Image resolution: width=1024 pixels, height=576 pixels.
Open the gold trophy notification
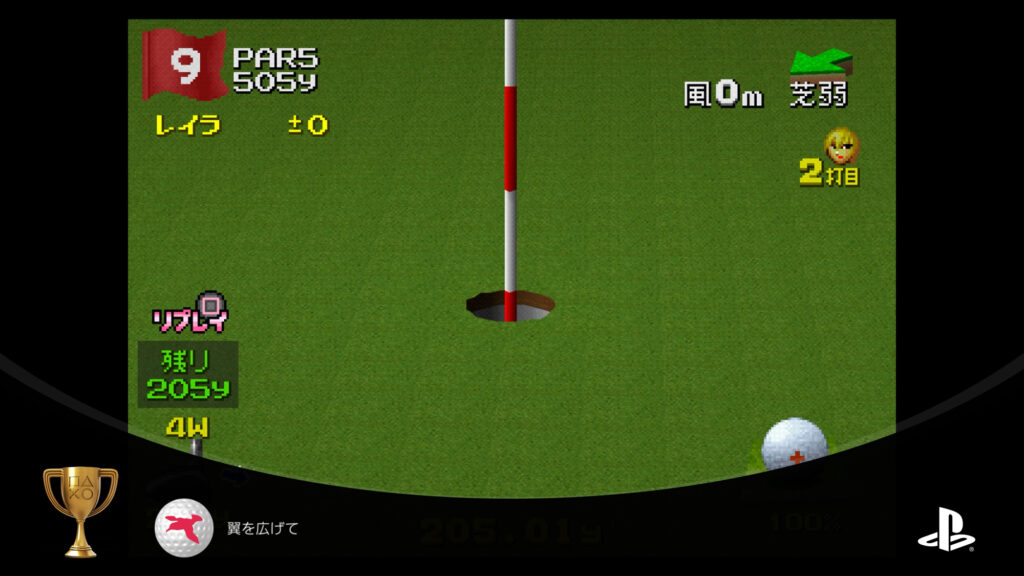(80, 510)
